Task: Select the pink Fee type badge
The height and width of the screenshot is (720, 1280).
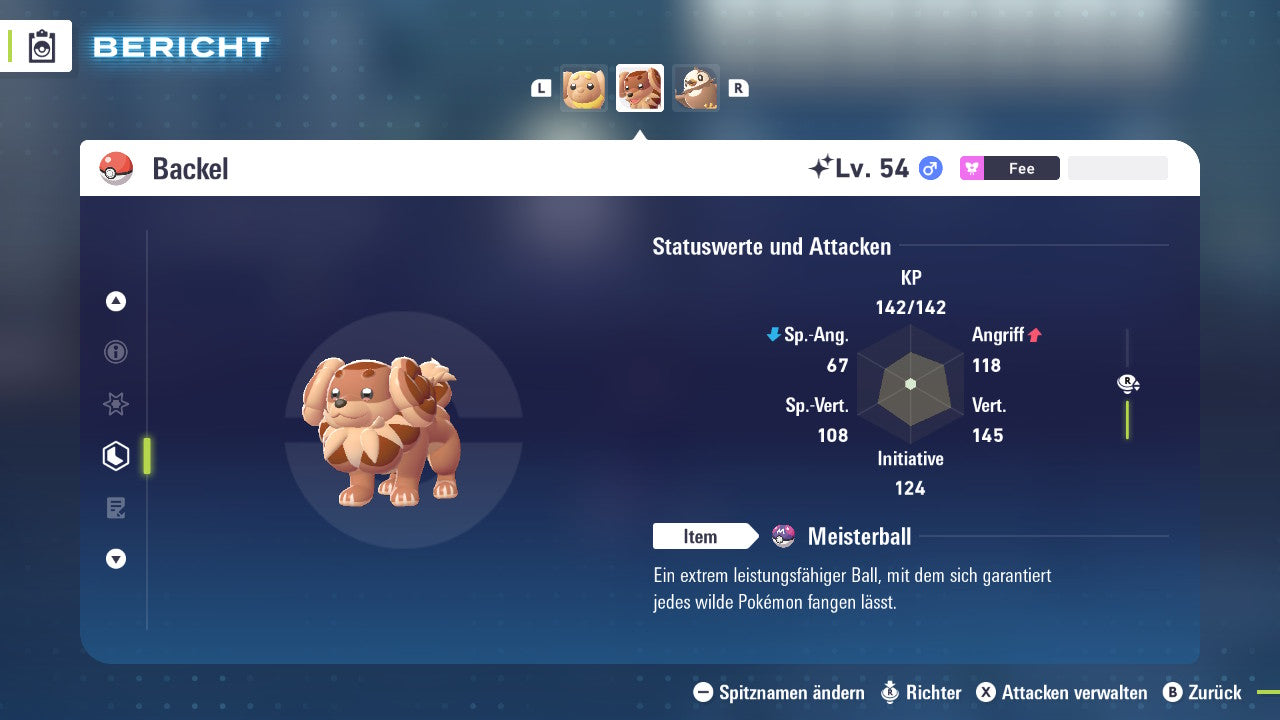Action: [x=1009, y=168]
